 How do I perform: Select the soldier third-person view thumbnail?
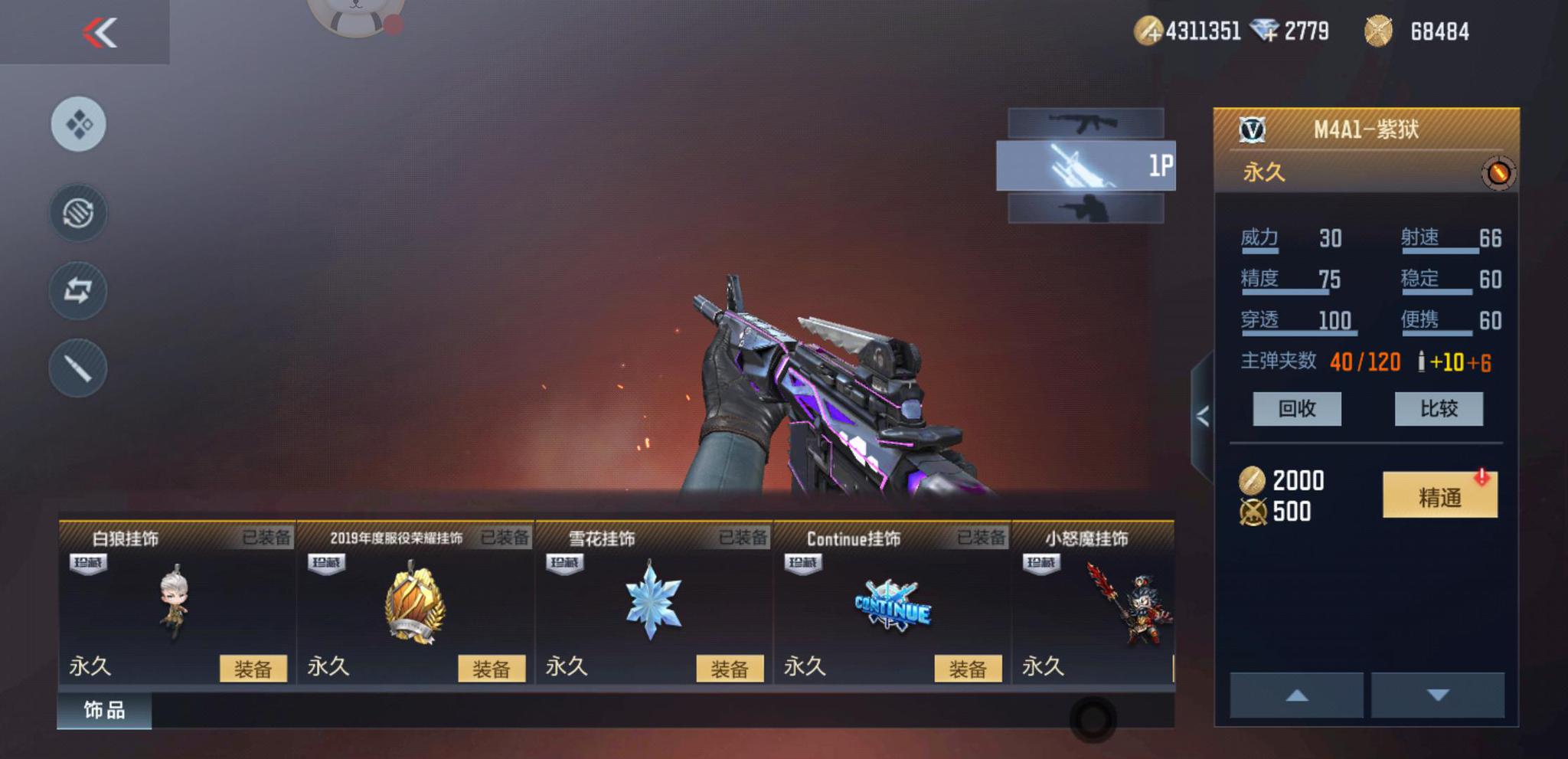1085,208
